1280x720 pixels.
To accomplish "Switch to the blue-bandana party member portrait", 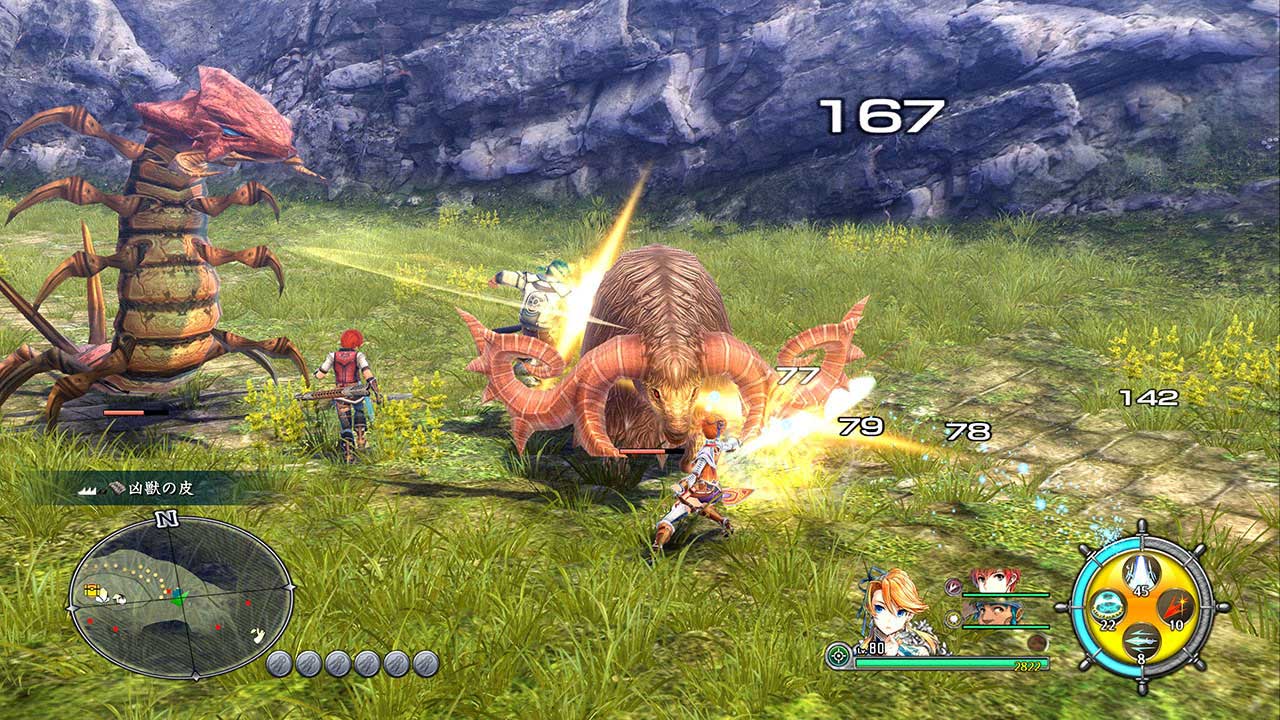I will click(996, 612).
